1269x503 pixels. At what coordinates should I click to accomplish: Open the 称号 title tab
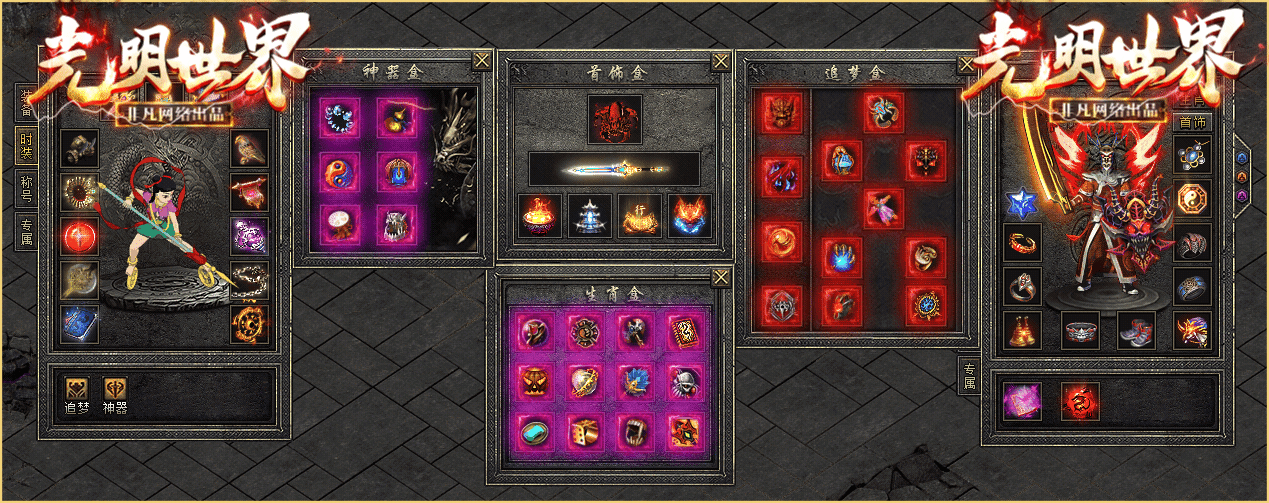[x=26, y=188]
